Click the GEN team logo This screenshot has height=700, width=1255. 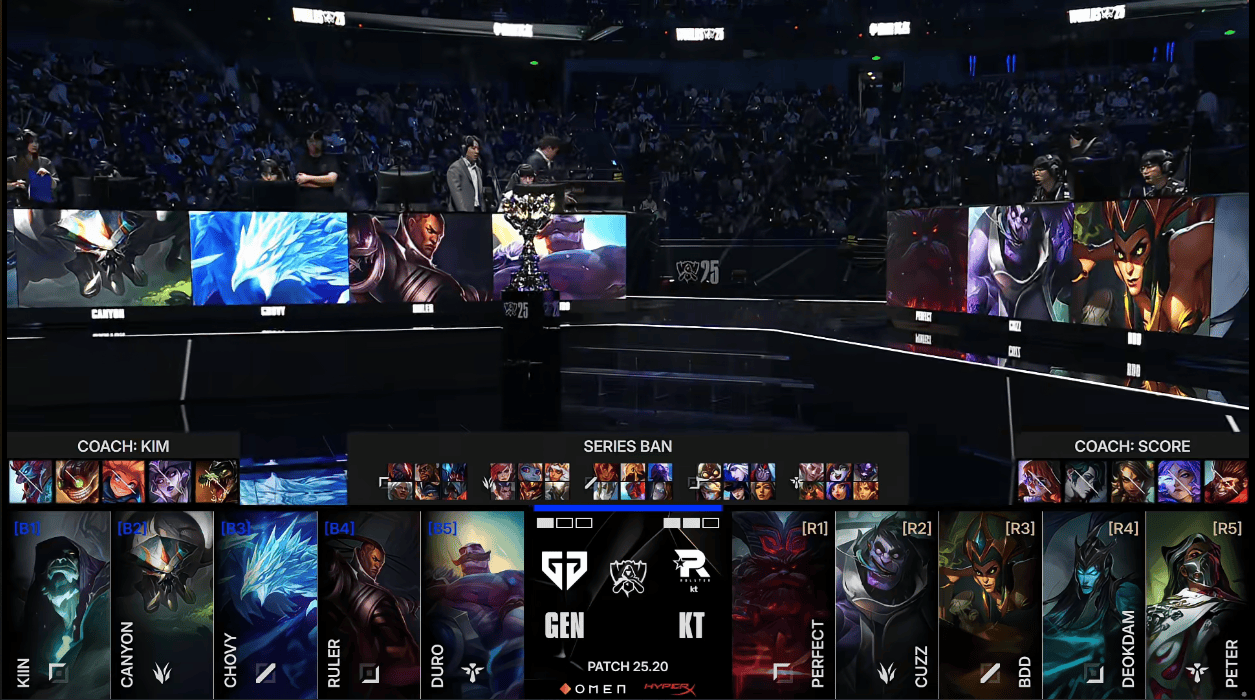(564, 570)
